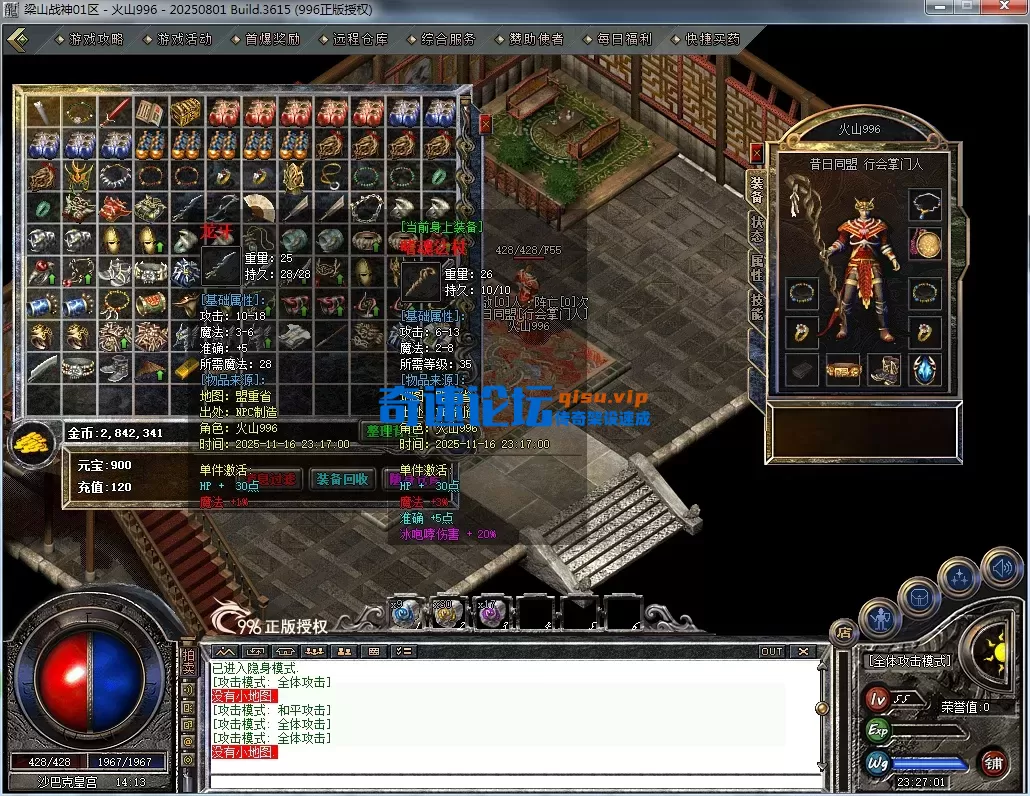Click the OUT button above chat
Screen dimensions: 1030x796
point(771,651)
